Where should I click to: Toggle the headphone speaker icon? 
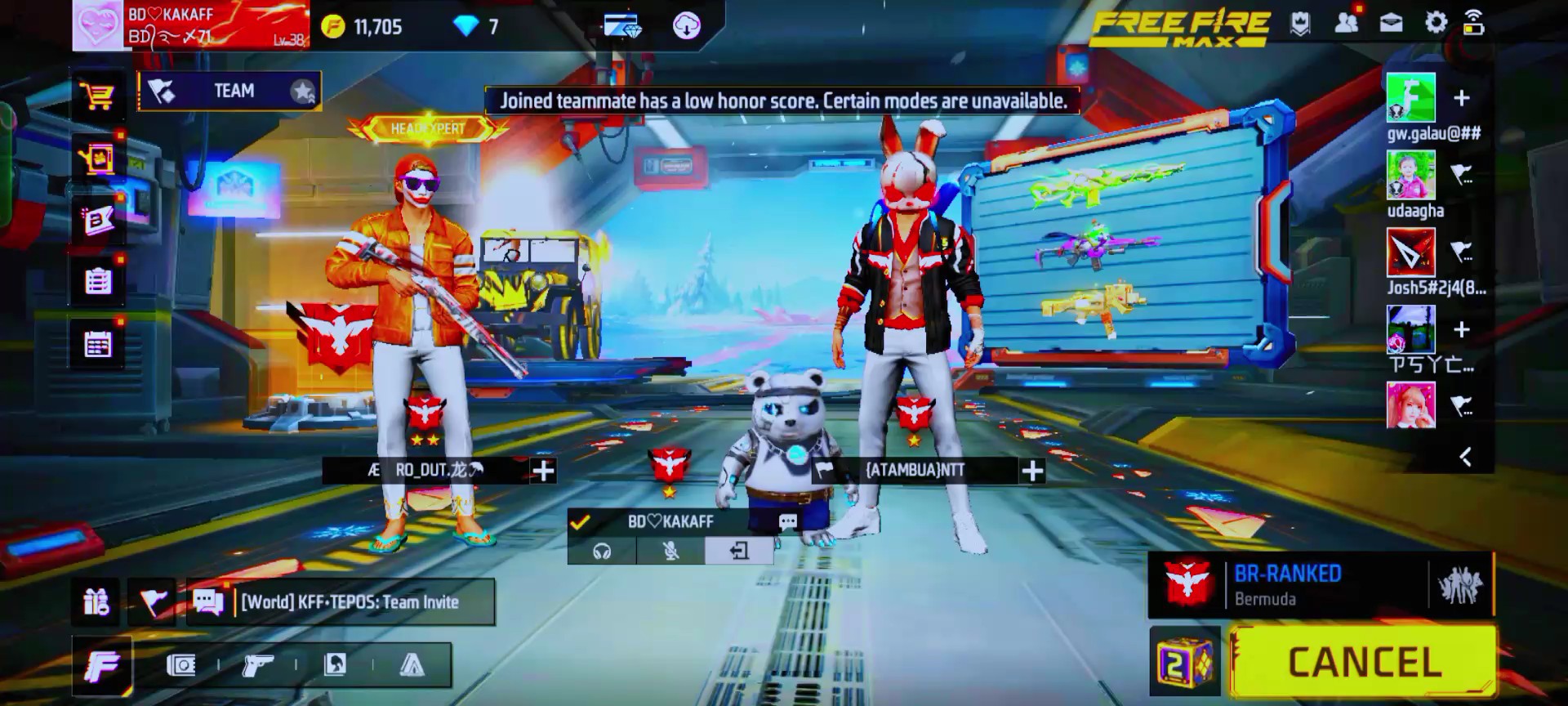(x=602, y=552)
